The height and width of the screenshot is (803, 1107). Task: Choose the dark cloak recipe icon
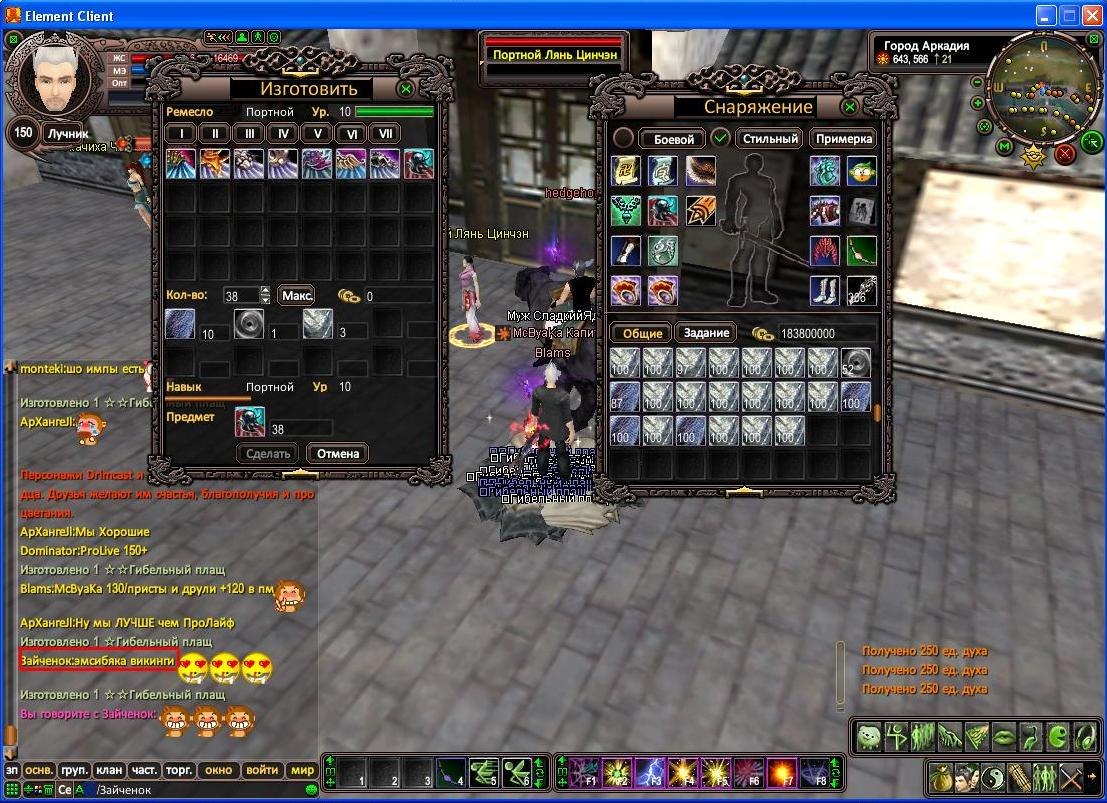click(x=418, y=163)
